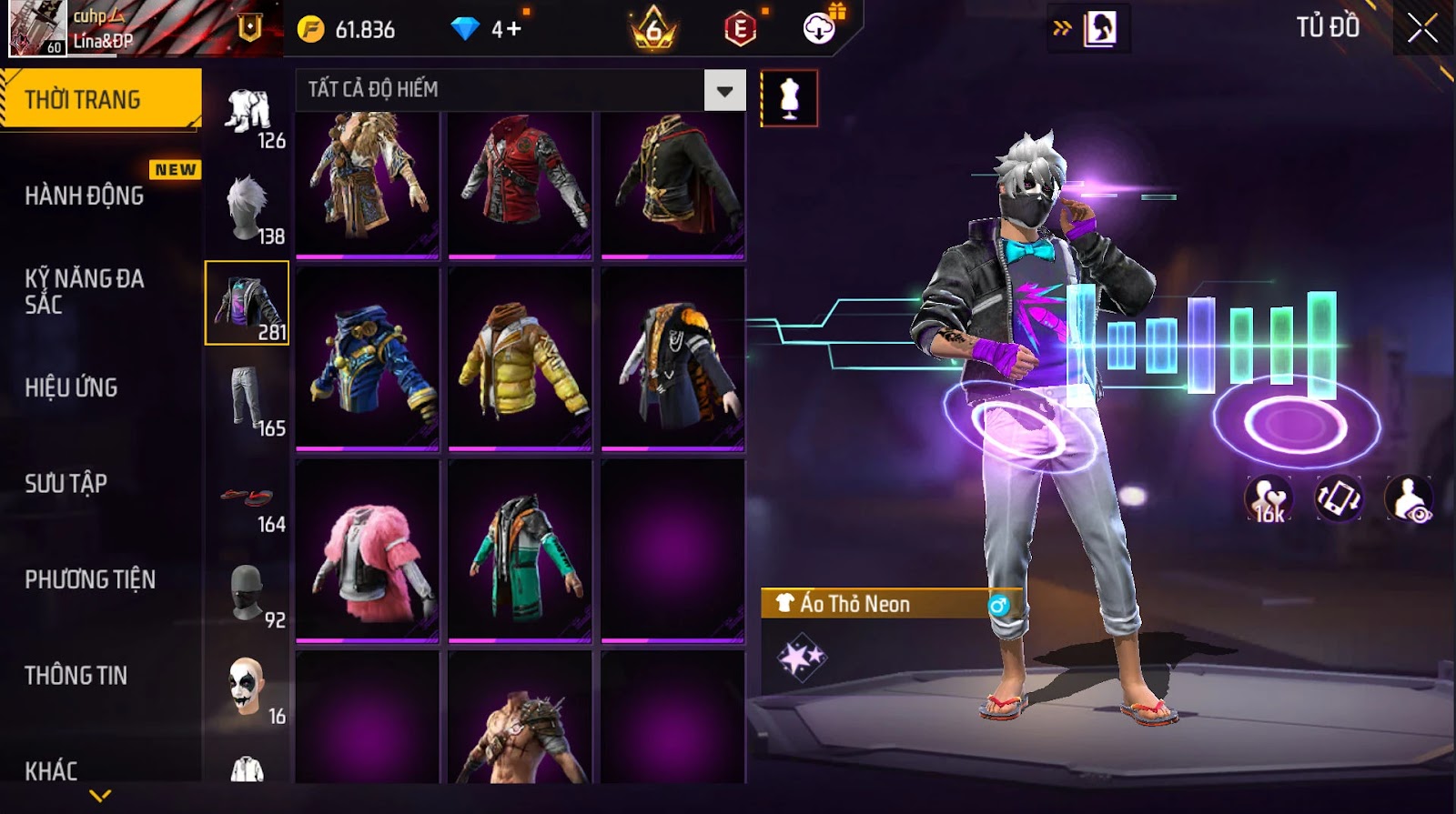
Task: Open the diamond top-up currency button
Action: pos(487,30)
